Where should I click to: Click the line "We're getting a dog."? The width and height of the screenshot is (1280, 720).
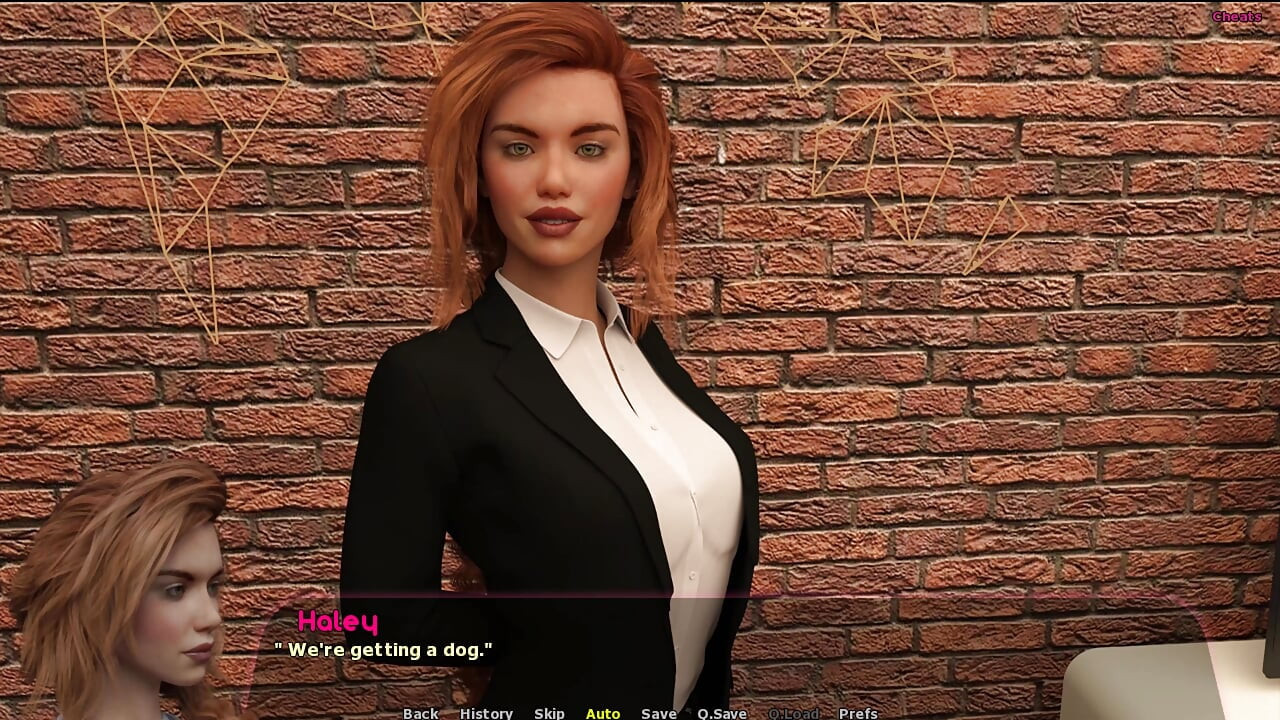click(384, 650)
